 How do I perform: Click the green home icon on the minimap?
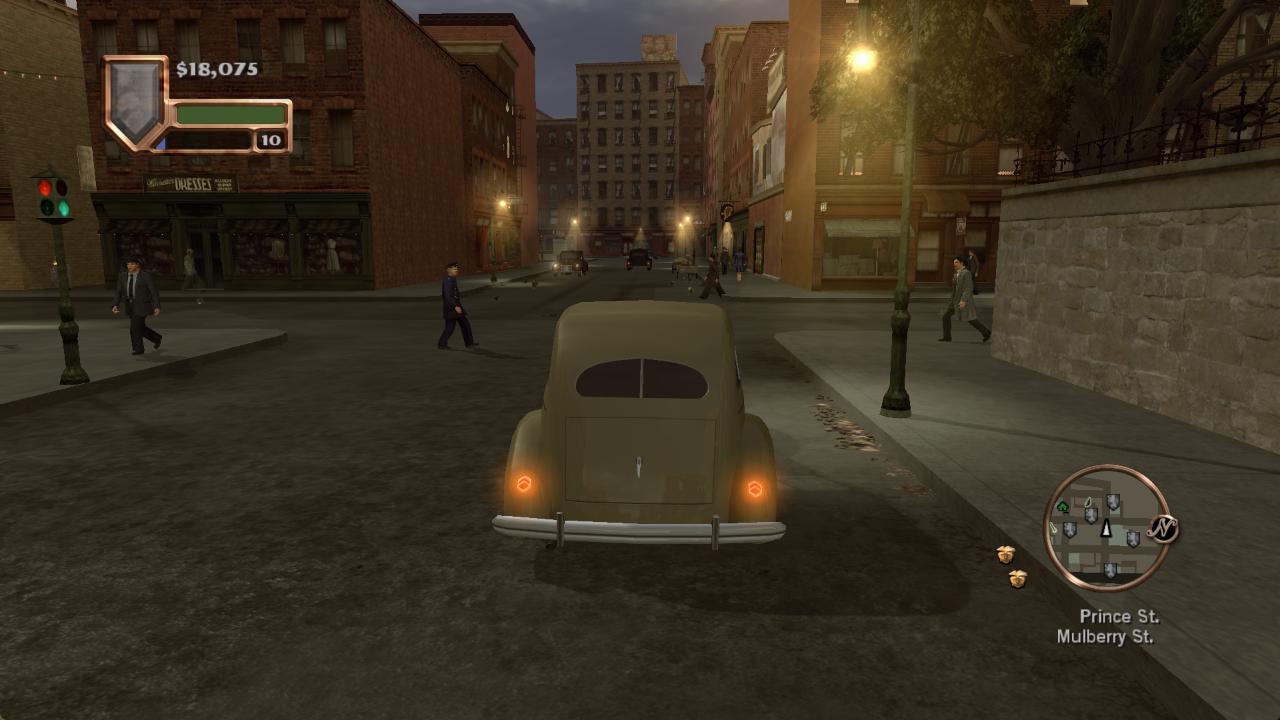1062,507
